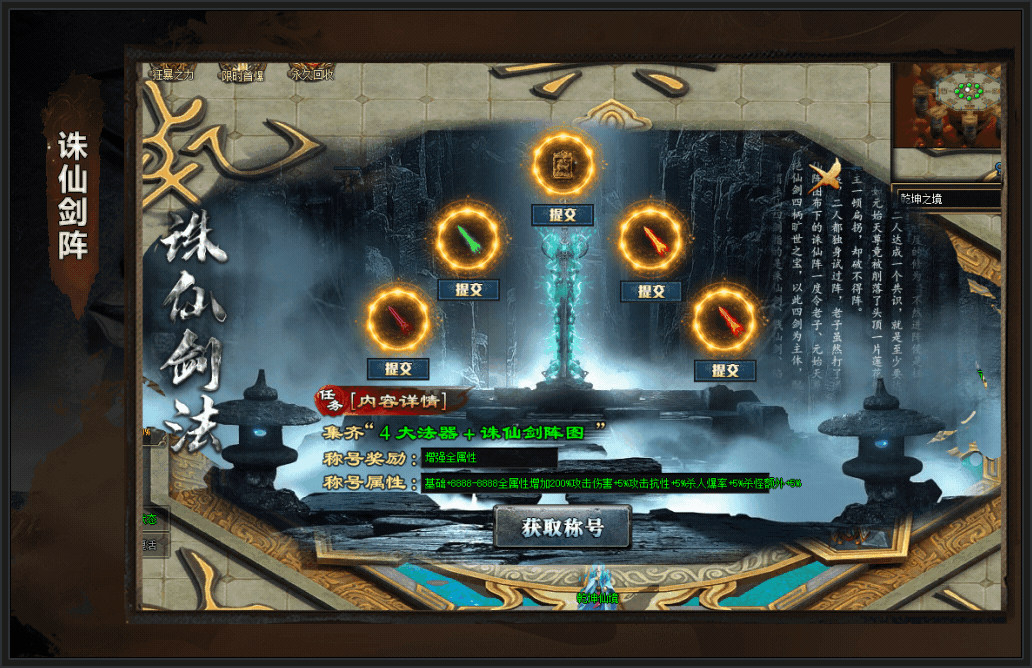Submit the green sword artifact
The width and height of the screenshot is (1032, 668).
pyautogui.click(x=468, y=289)
